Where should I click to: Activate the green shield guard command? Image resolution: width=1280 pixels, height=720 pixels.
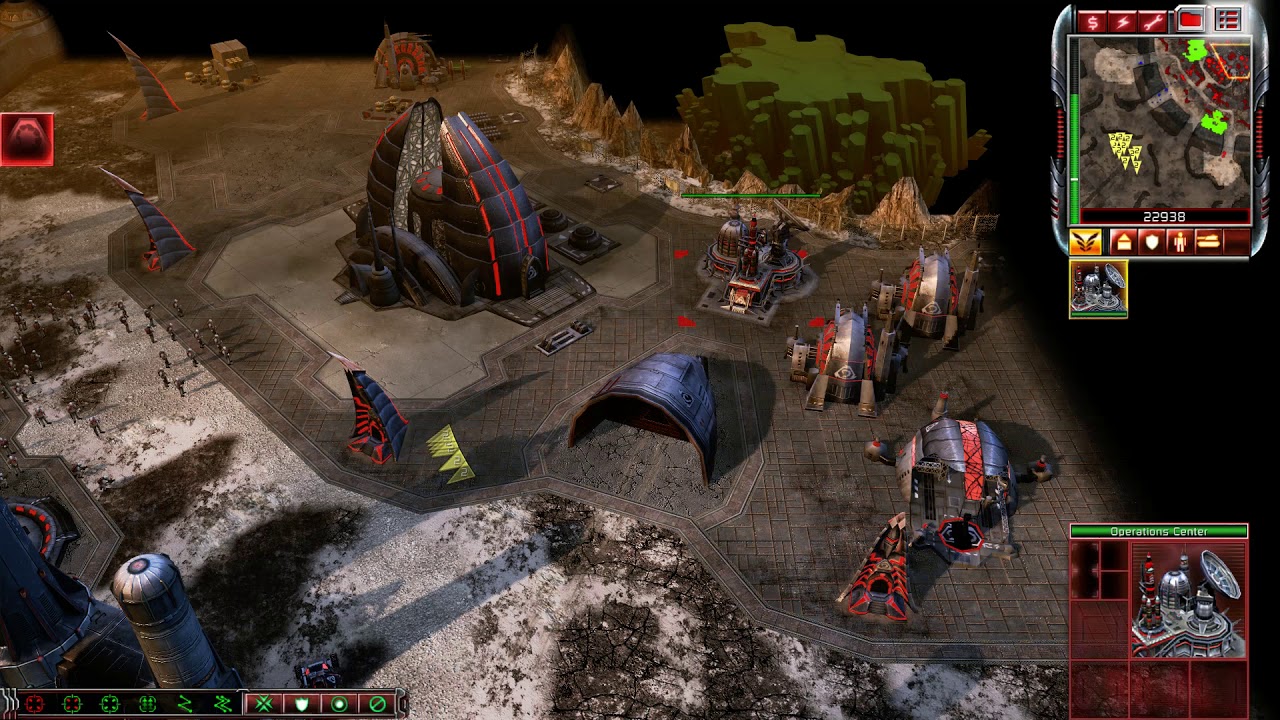(302, 704)
